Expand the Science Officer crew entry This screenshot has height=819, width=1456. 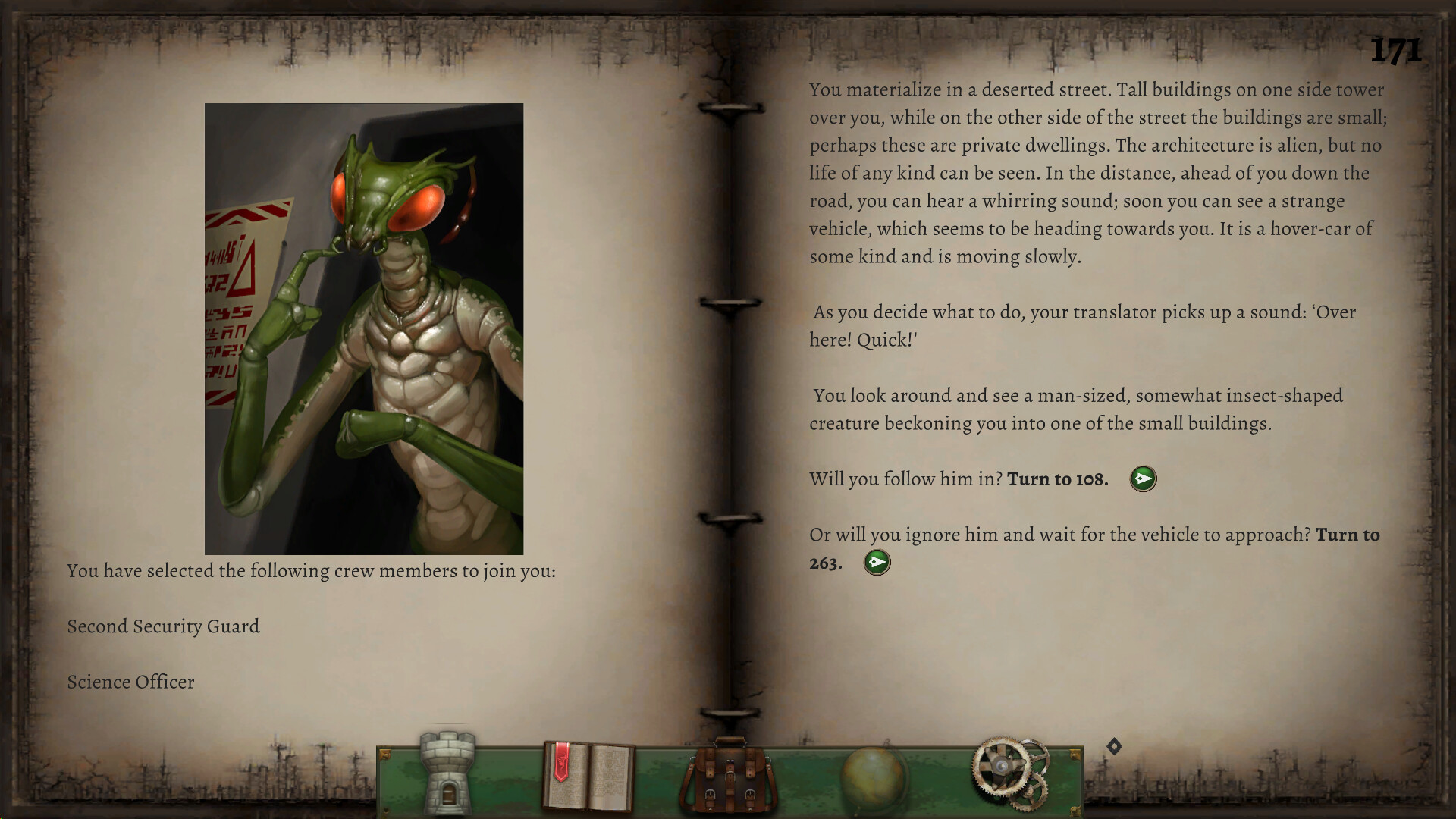point(130,682)
